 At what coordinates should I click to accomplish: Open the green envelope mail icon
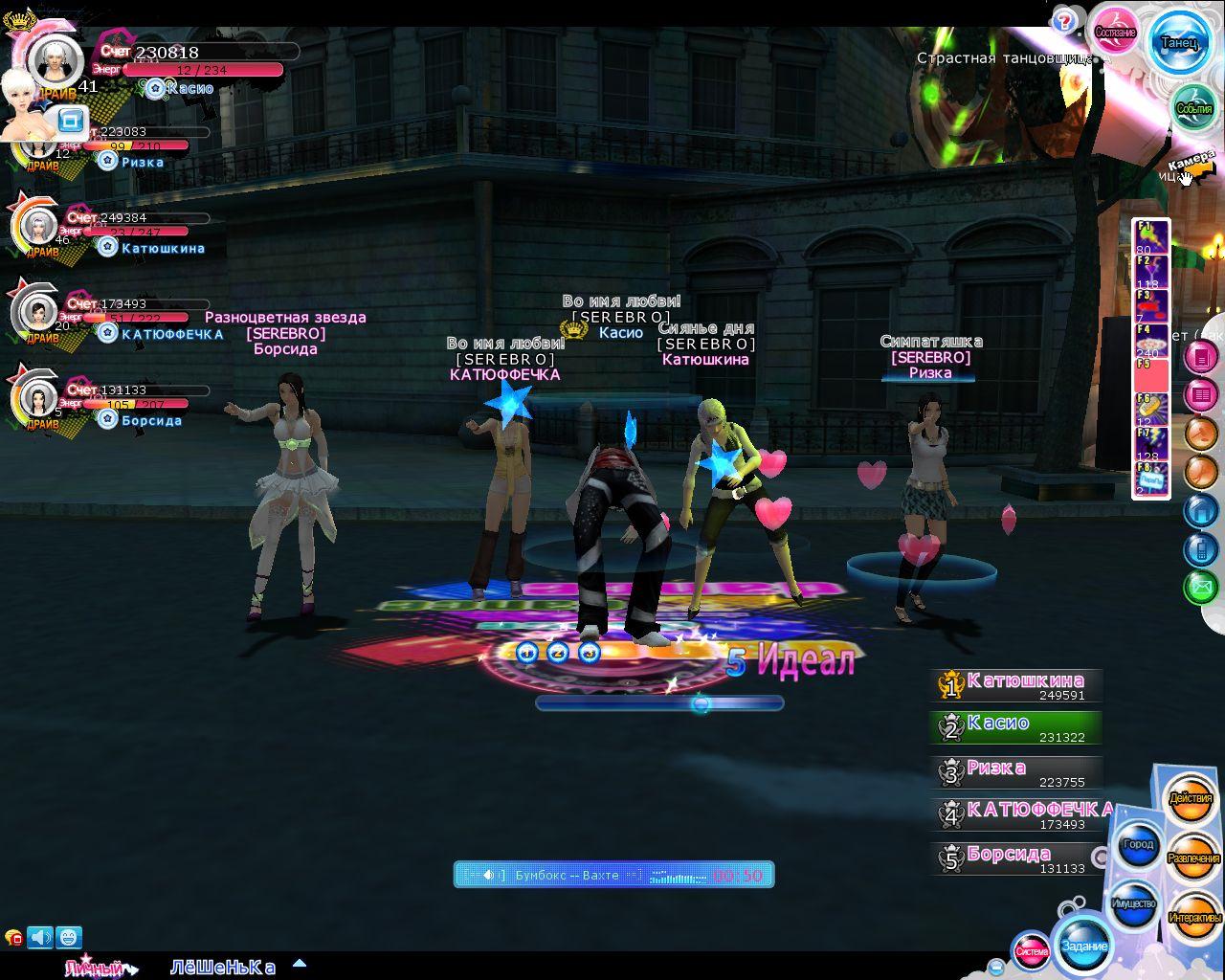[1200, 586]
